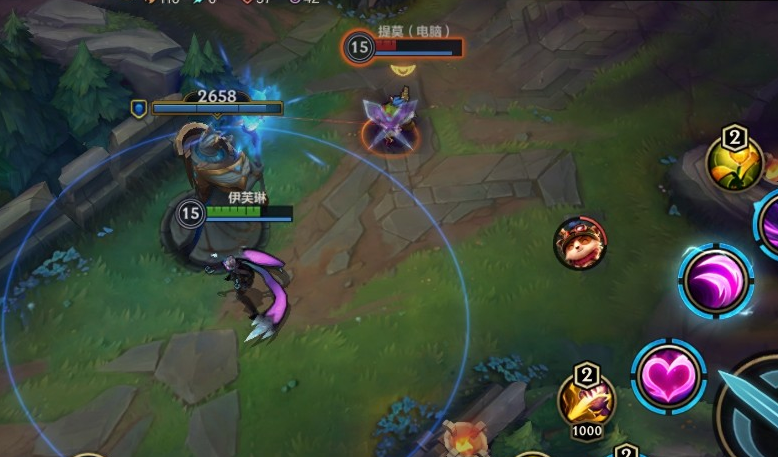Activate the purple swirl ability
This screenshot has height=457, width=778.
click(x=716, y=281)
